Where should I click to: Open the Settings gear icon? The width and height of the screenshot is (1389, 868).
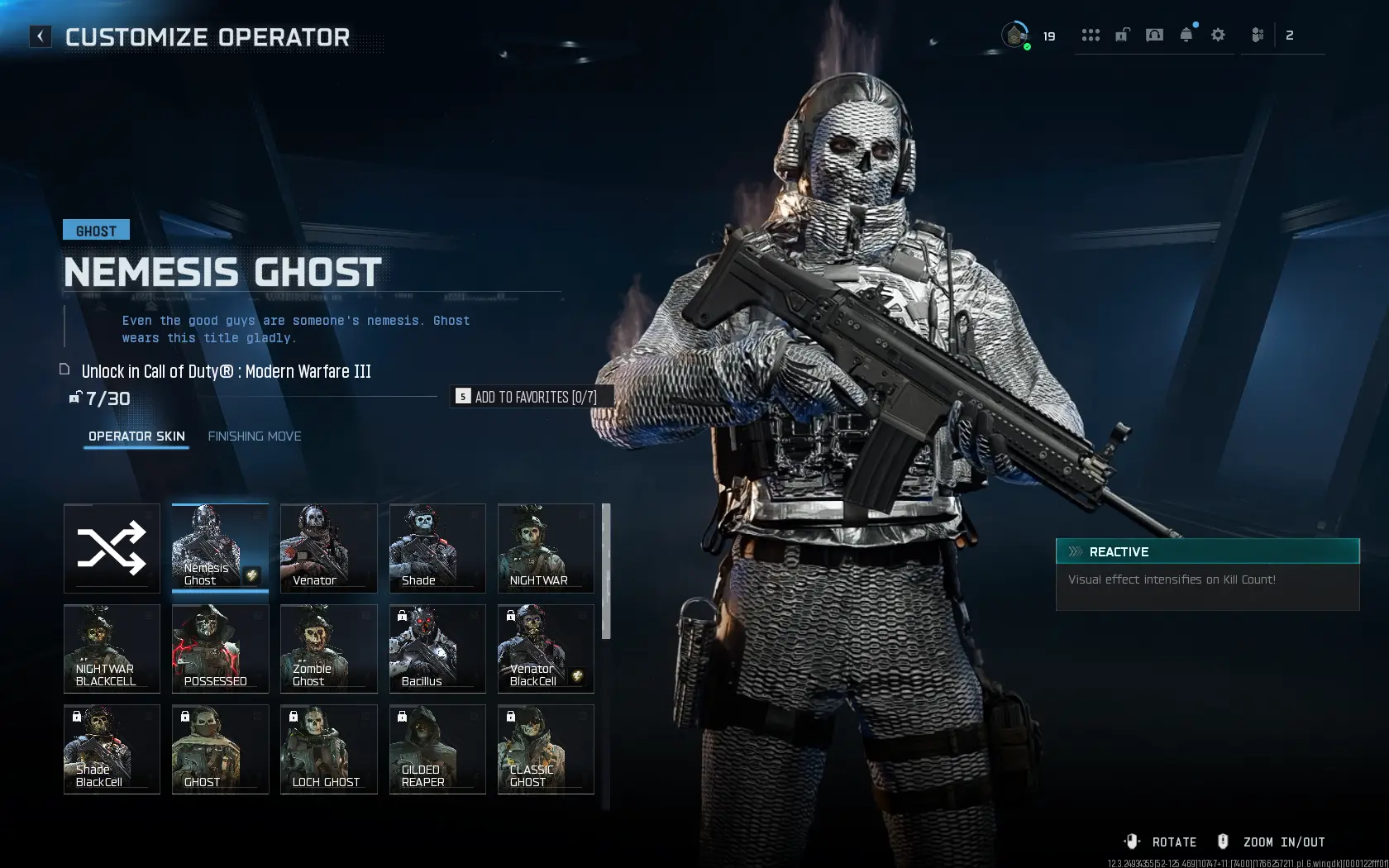tap(1217, 35)
